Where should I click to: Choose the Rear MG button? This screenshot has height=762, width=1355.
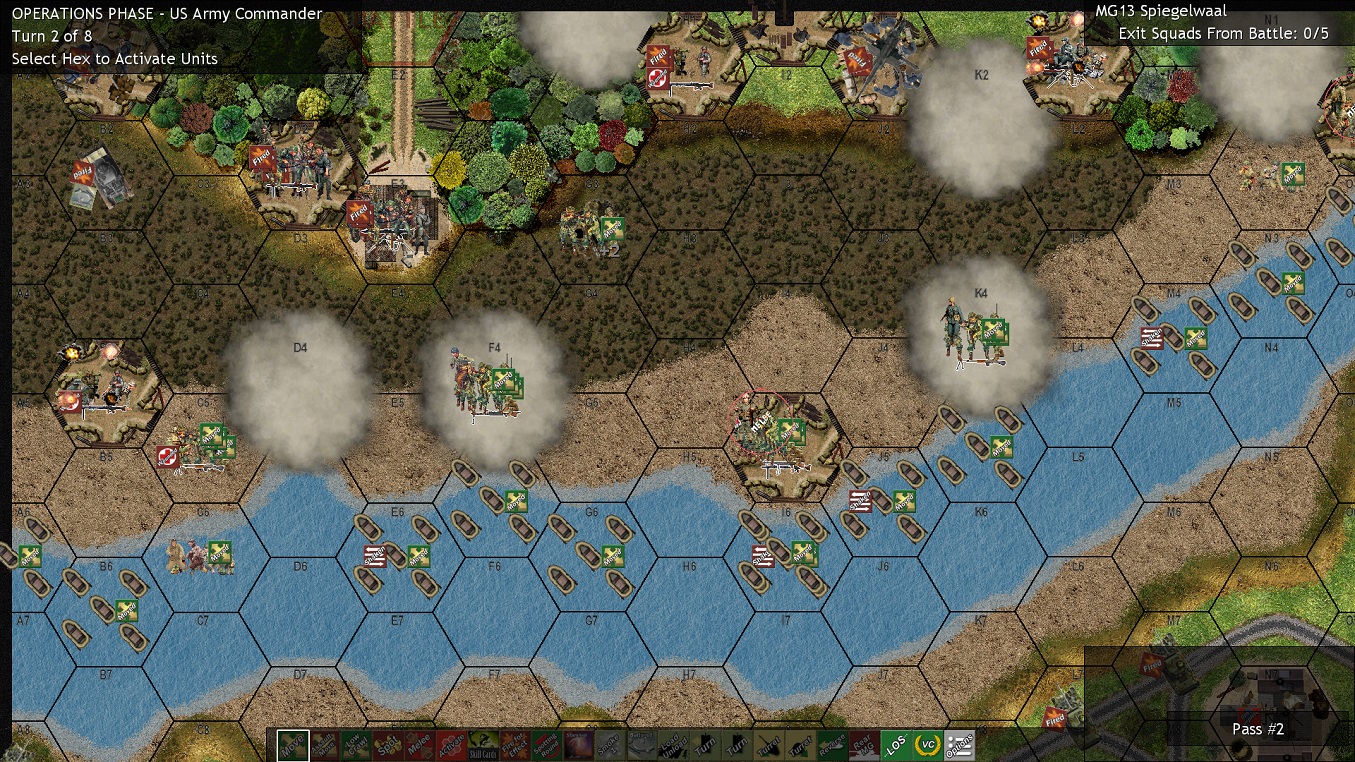[x=863, y=745]
